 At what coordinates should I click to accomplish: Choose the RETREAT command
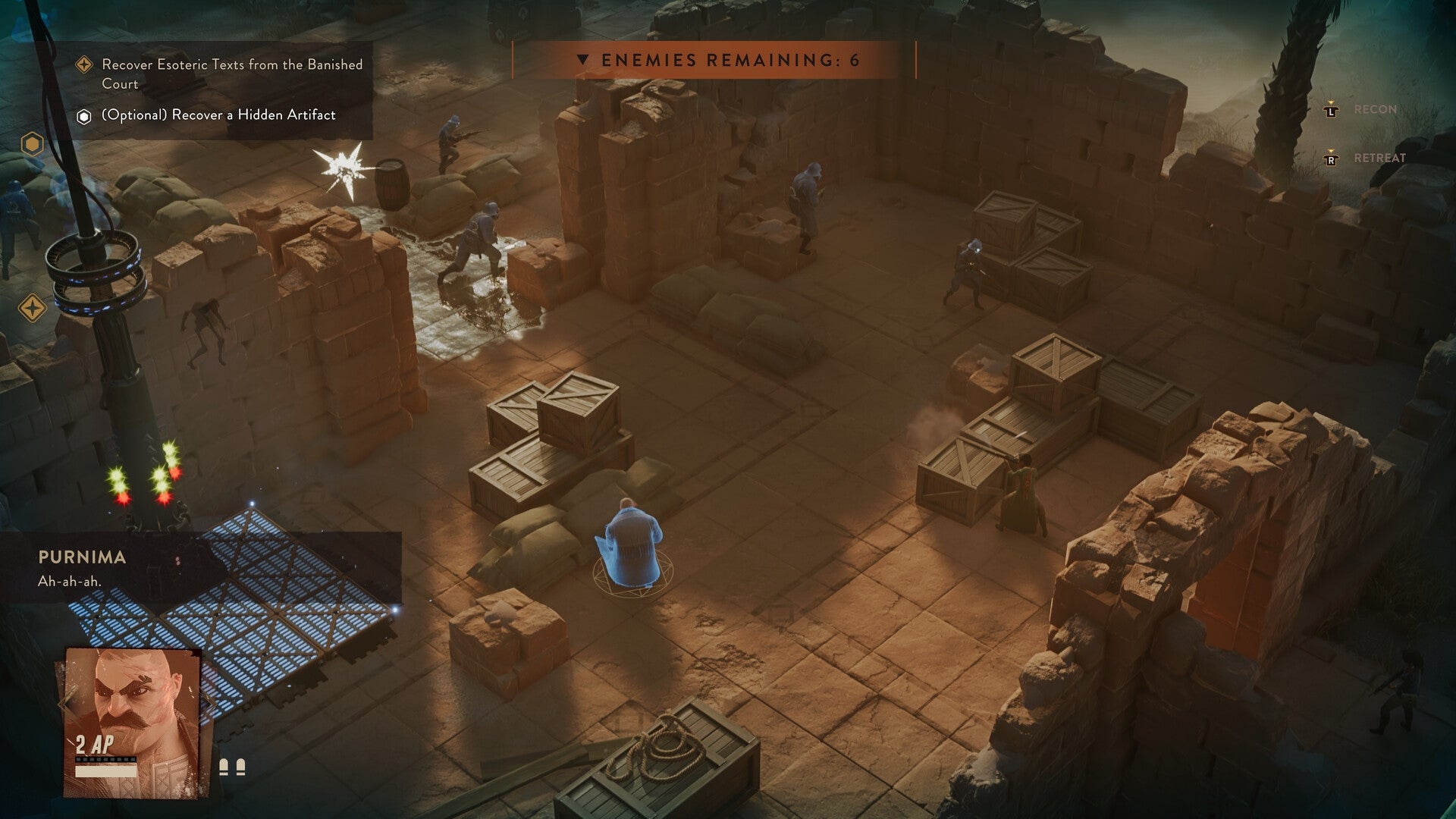[1380, 160]
